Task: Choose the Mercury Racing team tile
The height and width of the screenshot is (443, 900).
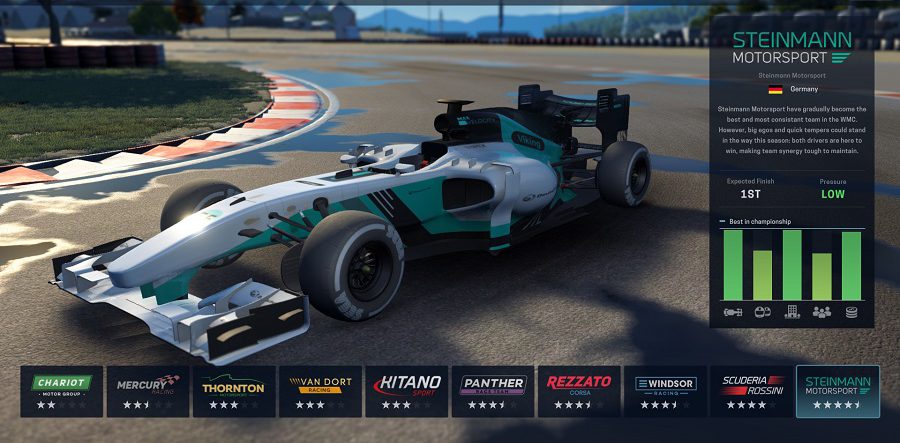Action: pyautogui.click(x=148, y=391)
